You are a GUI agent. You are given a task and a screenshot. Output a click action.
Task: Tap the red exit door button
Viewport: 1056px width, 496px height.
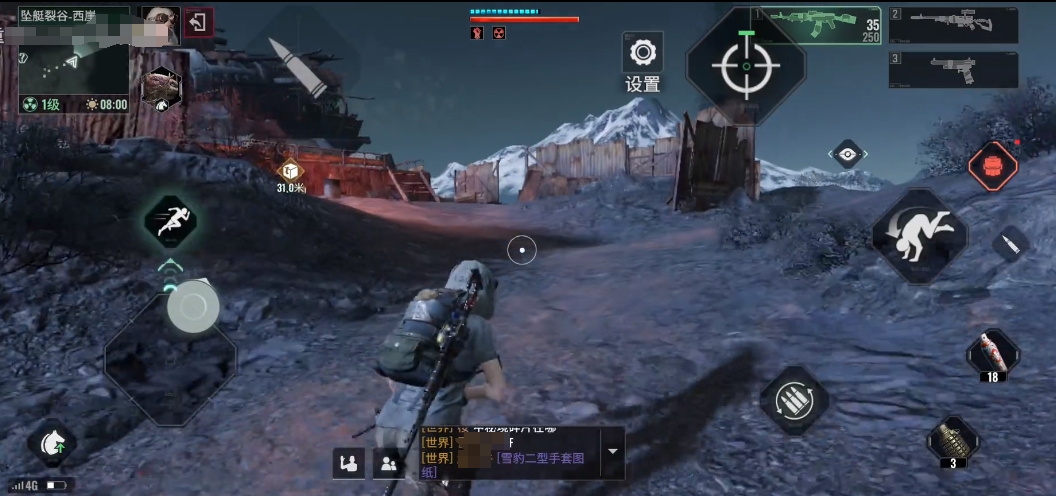pos(198,22)
